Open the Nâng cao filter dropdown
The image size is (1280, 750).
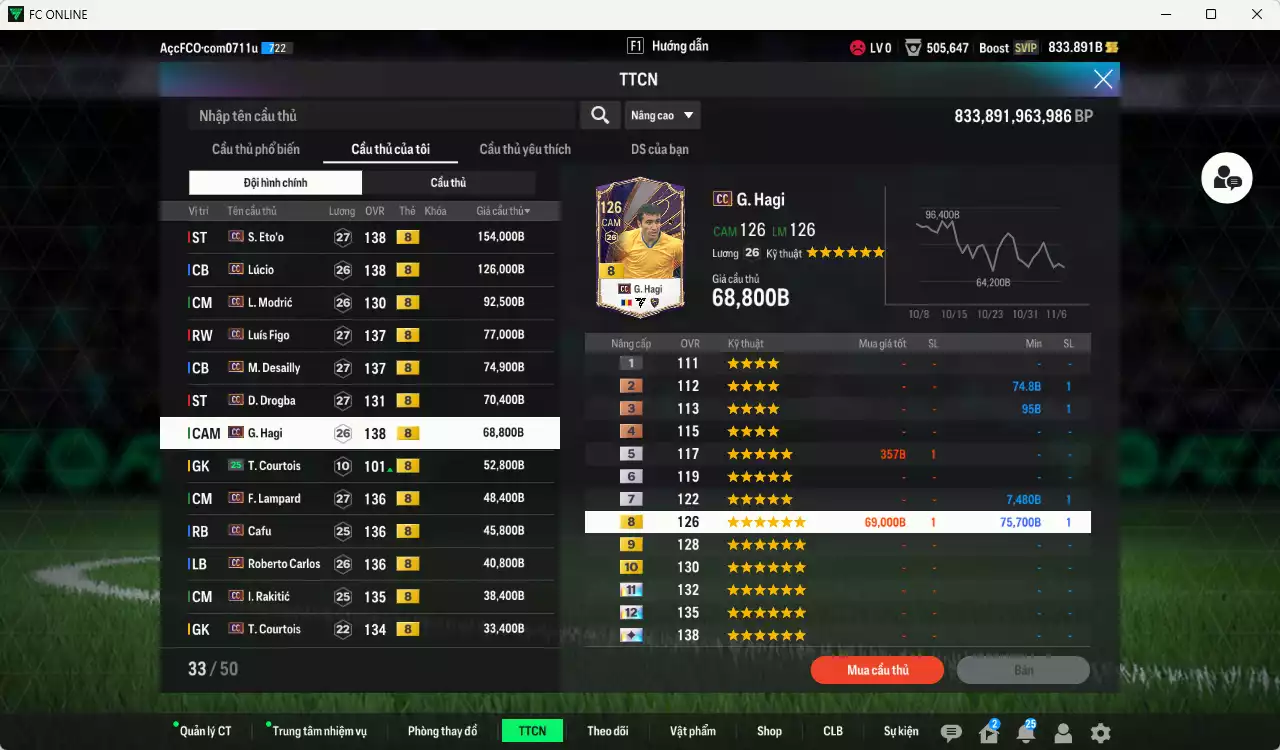(x=662, y=114)
